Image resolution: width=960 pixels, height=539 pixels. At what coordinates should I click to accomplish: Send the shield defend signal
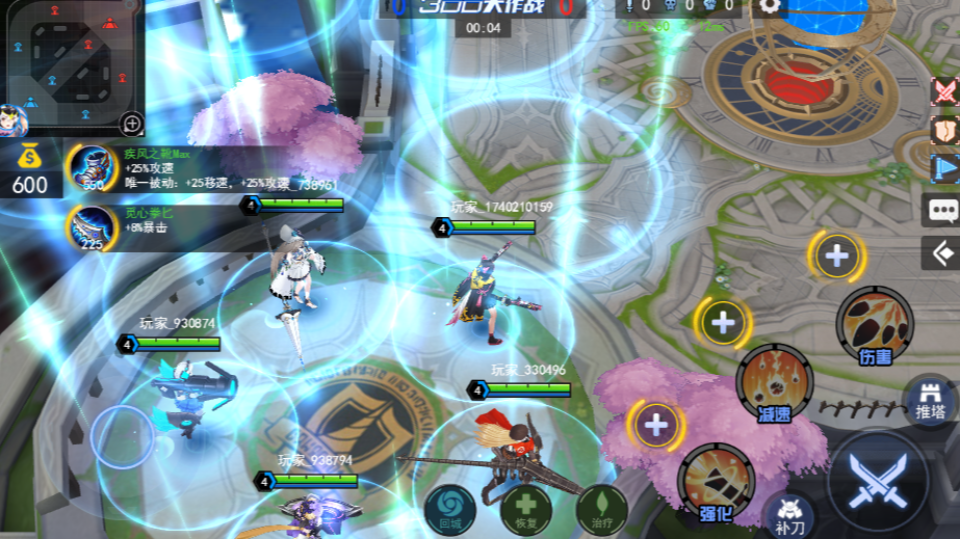(945, 130)
